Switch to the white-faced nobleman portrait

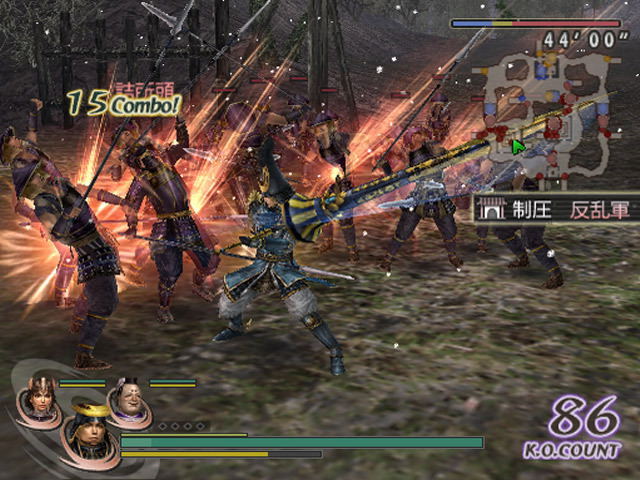[129, 396]
